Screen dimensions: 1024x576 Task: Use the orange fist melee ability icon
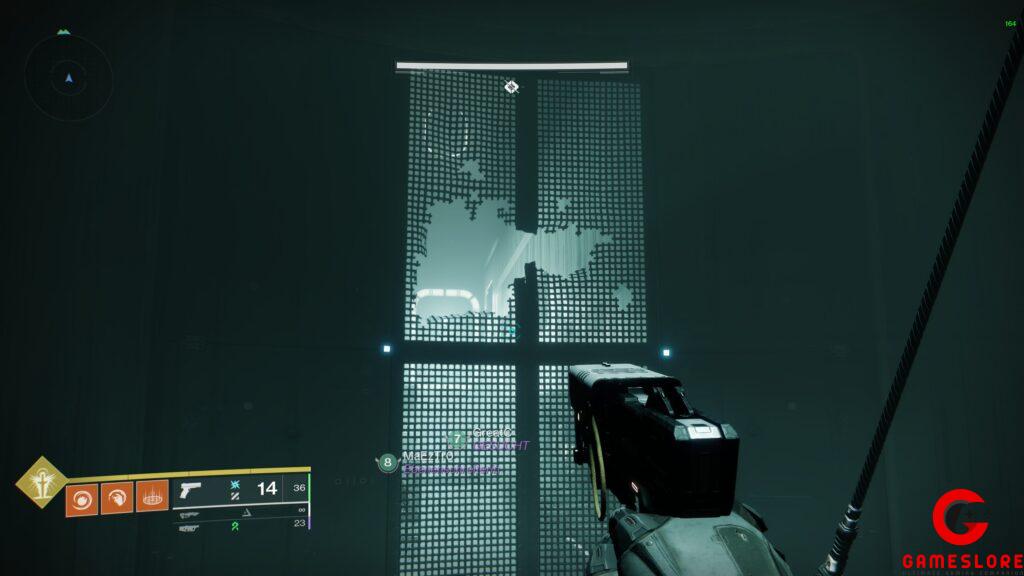click(116, 496)
